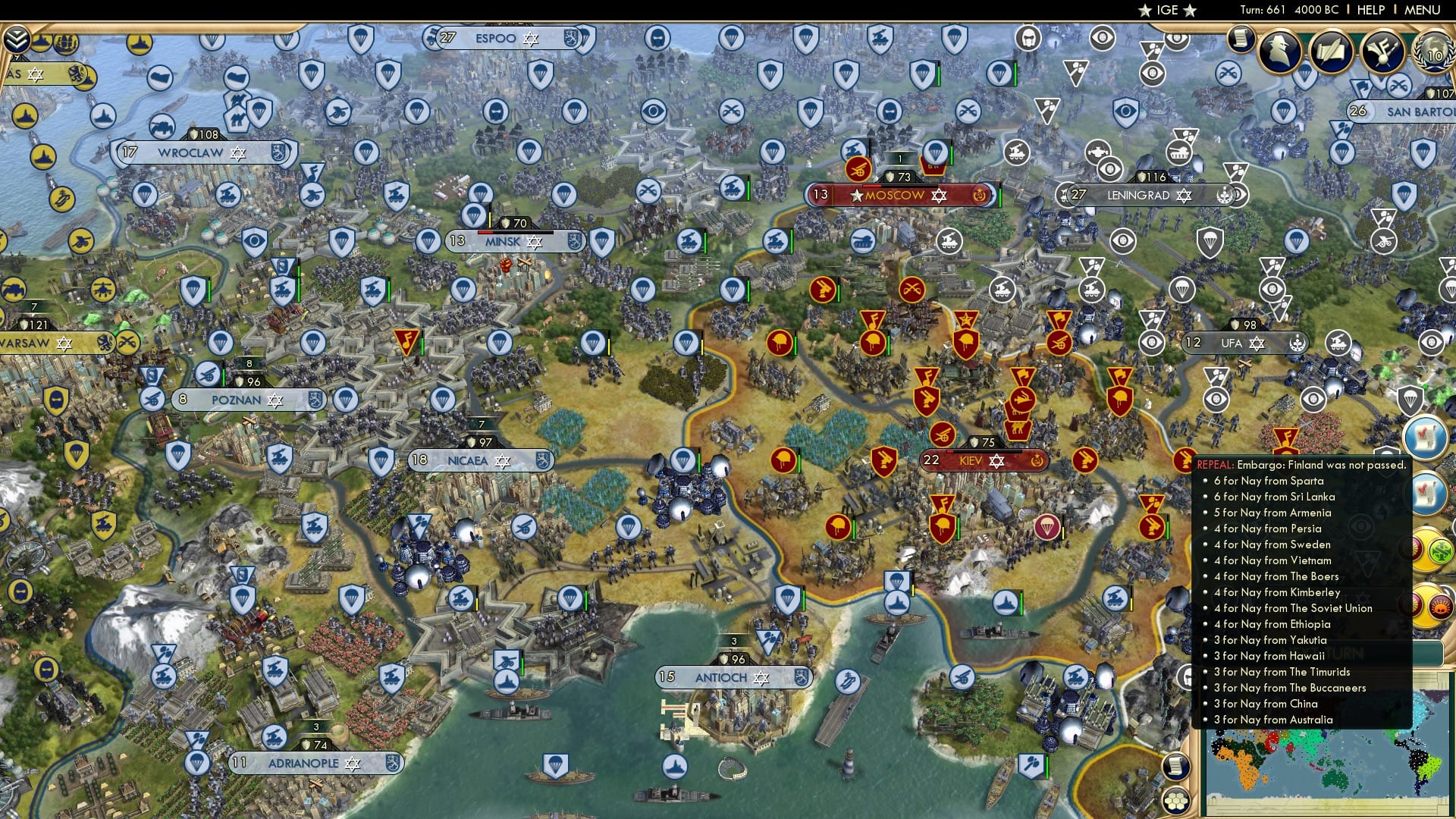The image size is (1456, 819).
Task: Open the game MENU
Action: point(1429,10)
